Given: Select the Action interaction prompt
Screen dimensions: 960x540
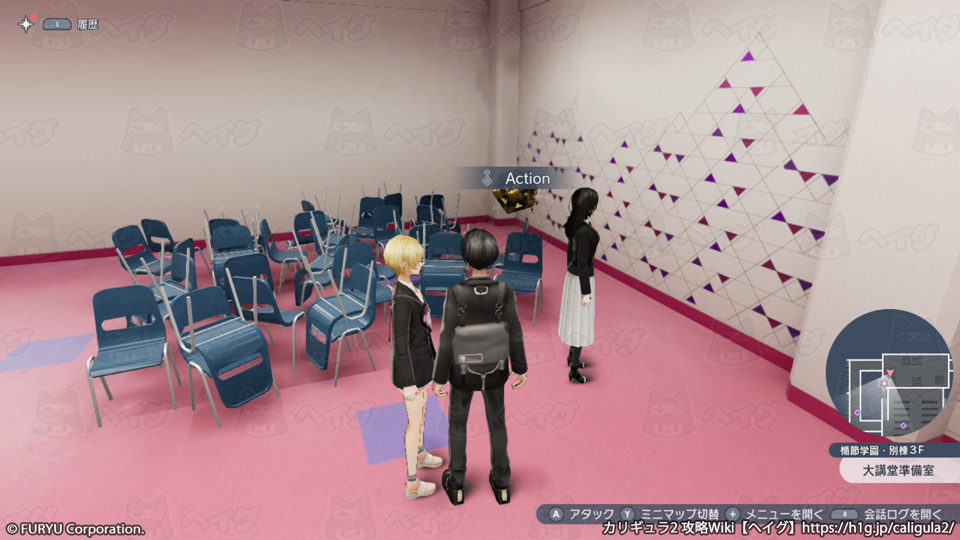Looking at the screenshot, I should point(517,178).
